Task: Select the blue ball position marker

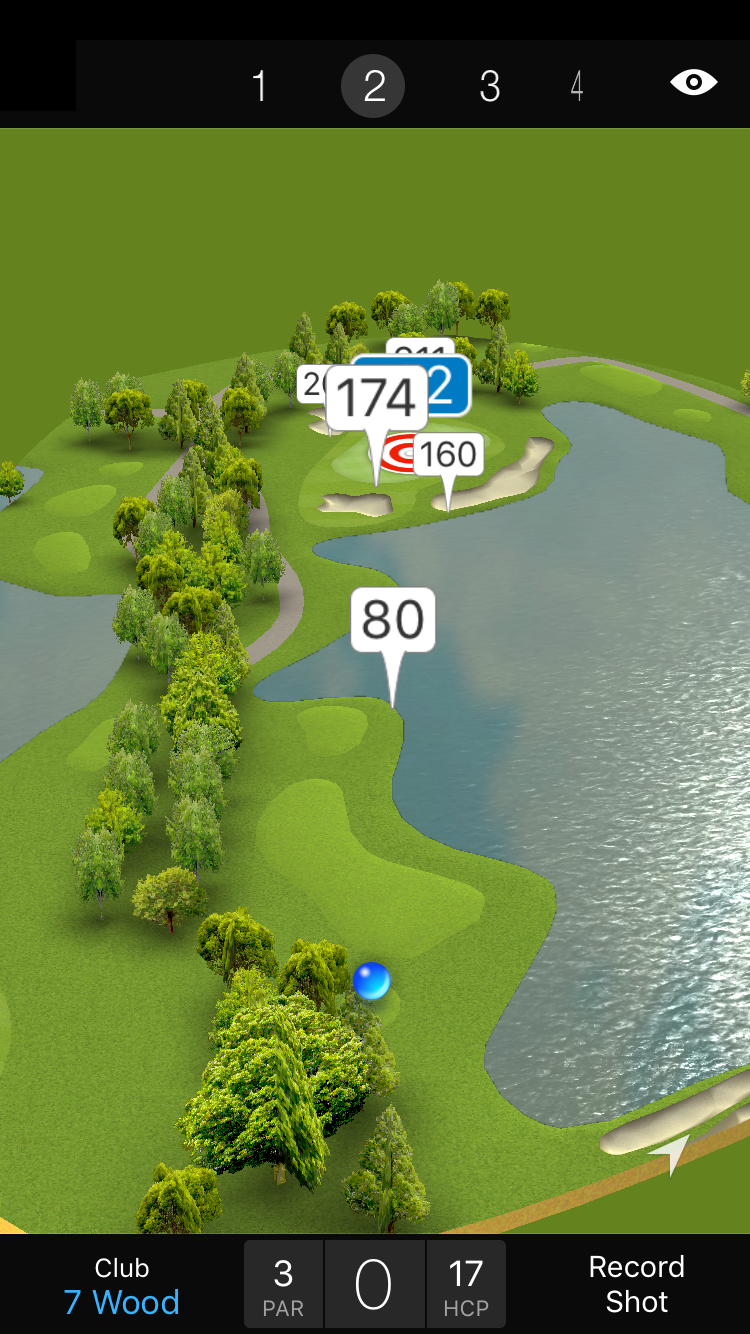Action: [371, 980]
